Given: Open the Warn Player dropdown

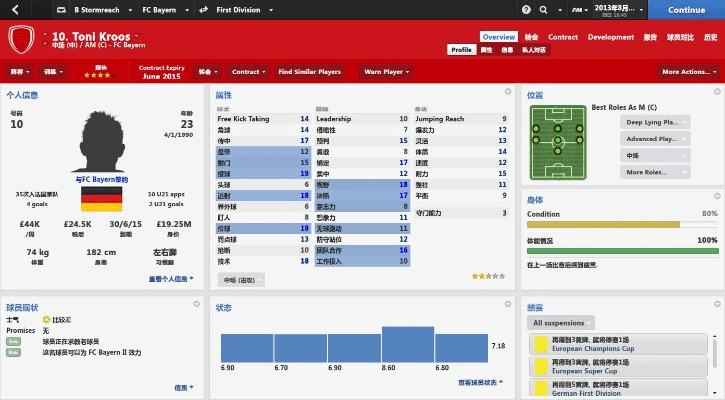Looking at the screenshot, I should pyautogui.click(x=386, y=72).
